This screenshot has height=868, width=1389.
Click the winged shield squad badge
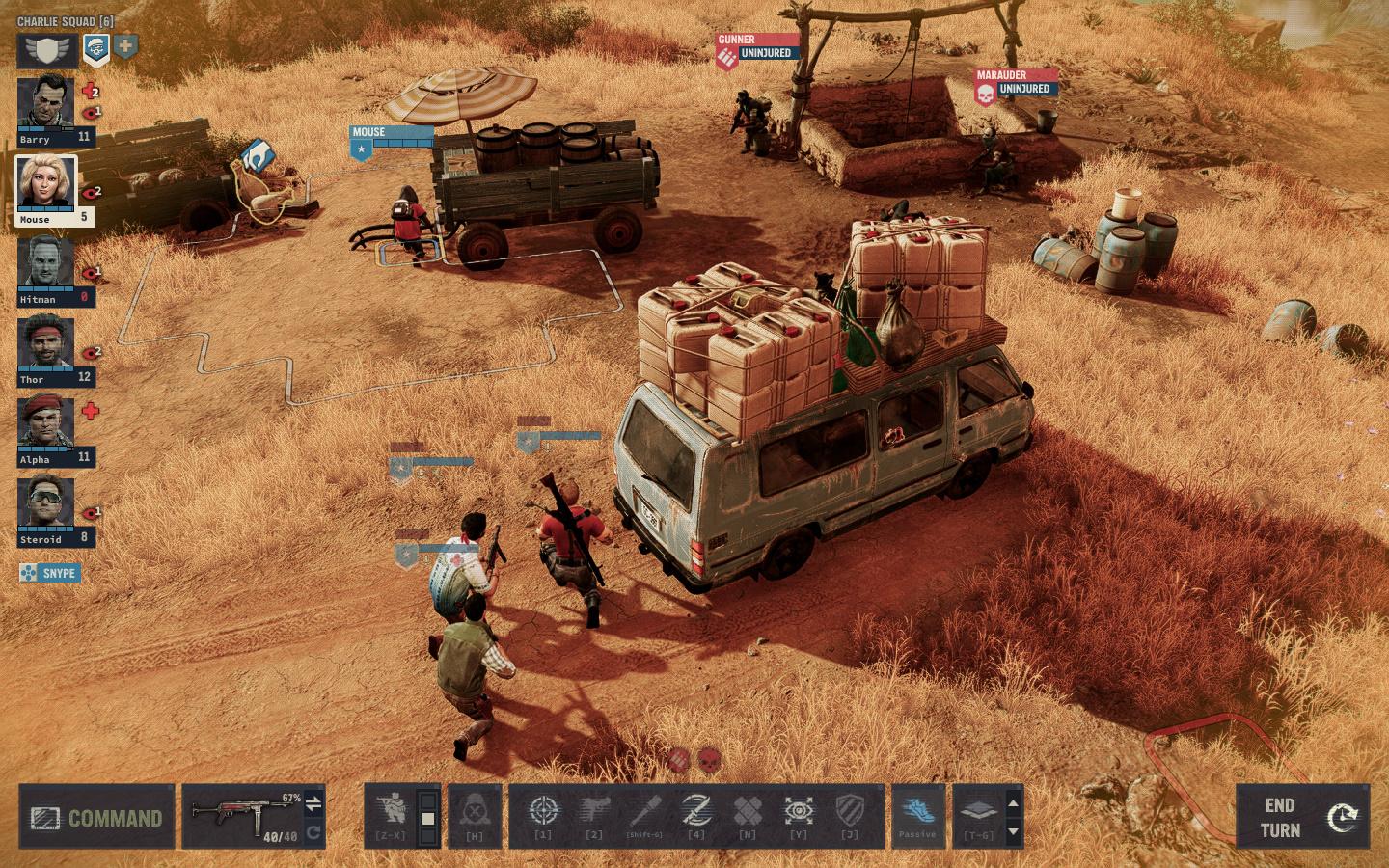tap(47, 49)
